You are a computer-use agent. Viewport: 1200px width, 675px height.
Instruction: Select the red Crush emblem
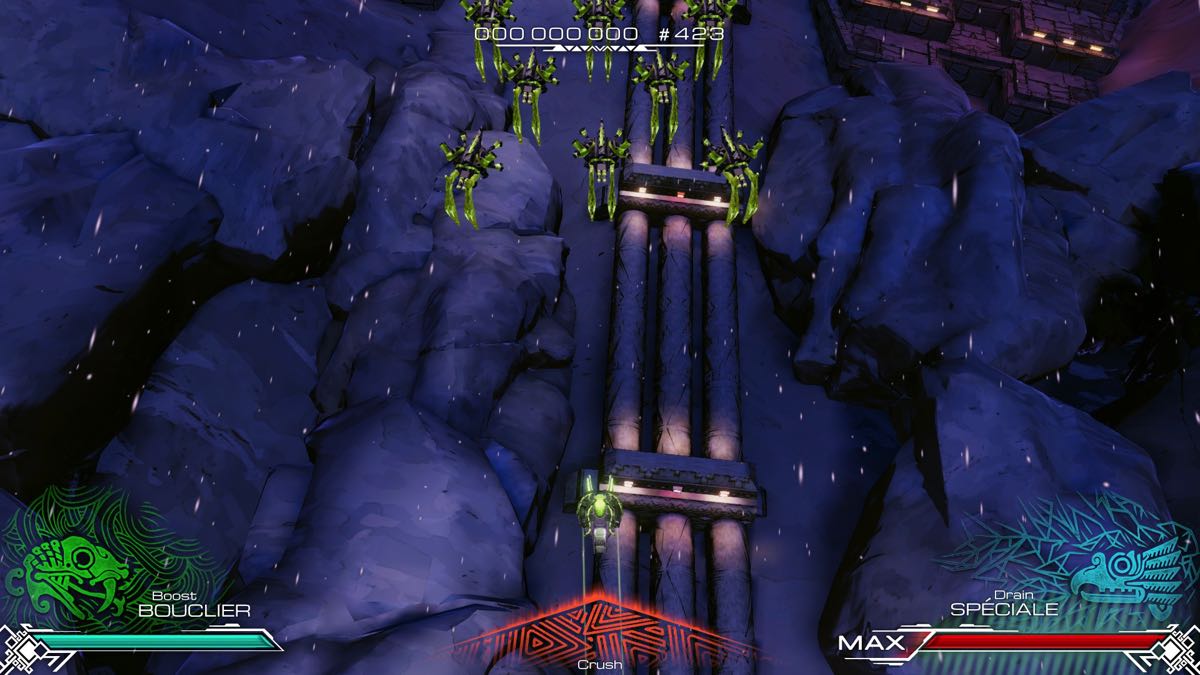pyautogui.click(x=600, y=632)
